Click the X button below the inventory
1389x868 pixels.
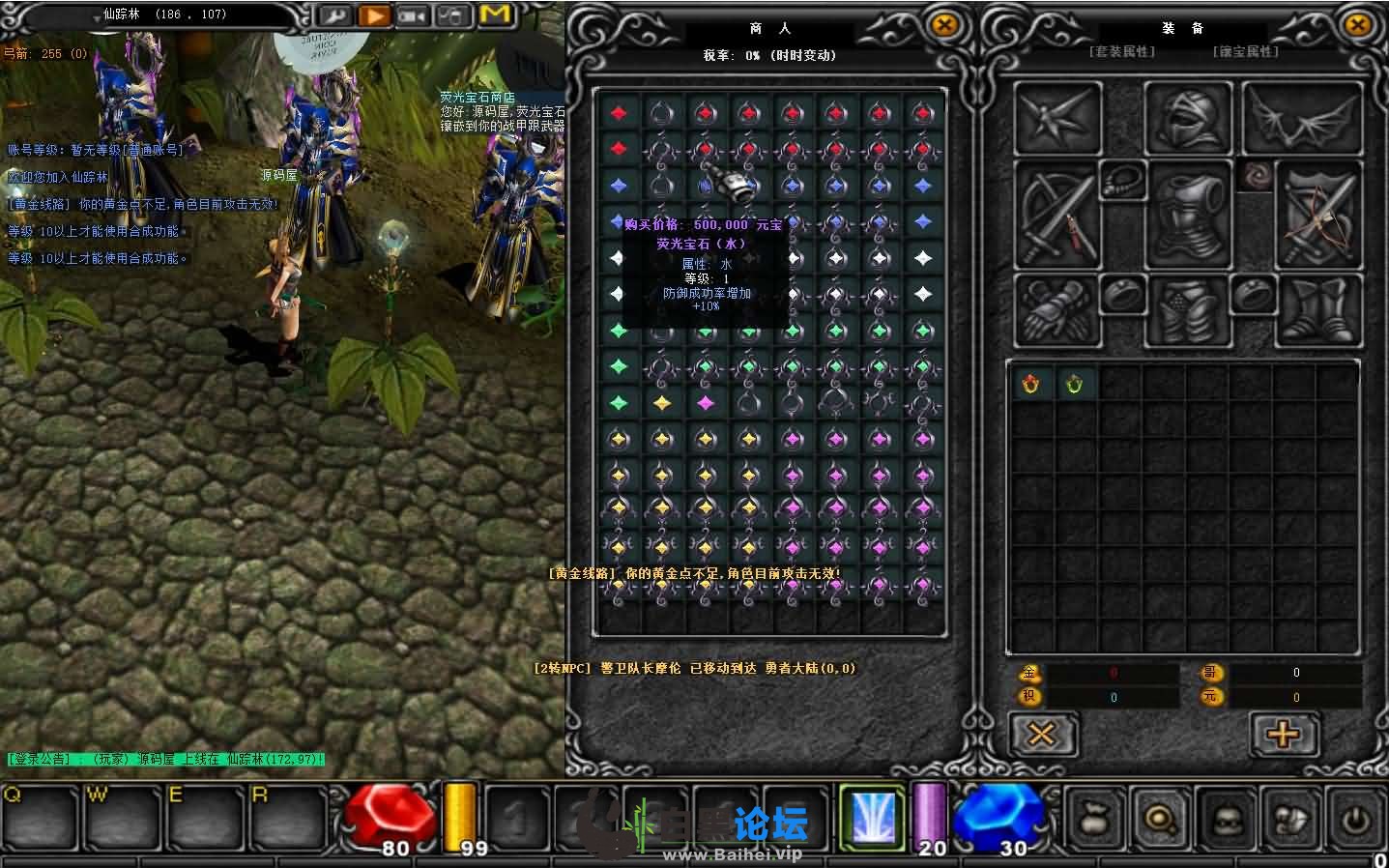click(1042, 735)
